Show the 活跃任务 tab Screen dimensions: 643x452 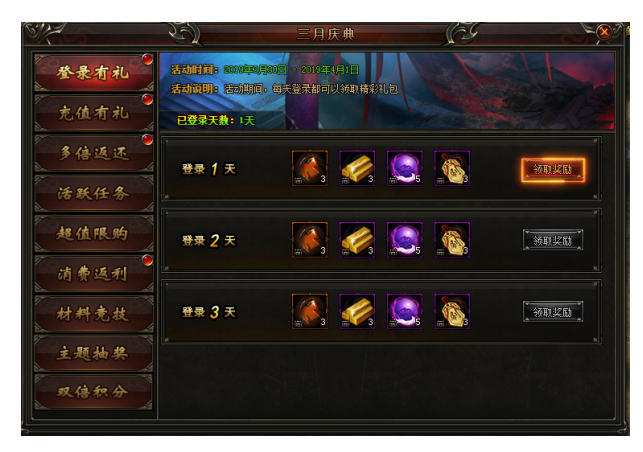[93, 192]
